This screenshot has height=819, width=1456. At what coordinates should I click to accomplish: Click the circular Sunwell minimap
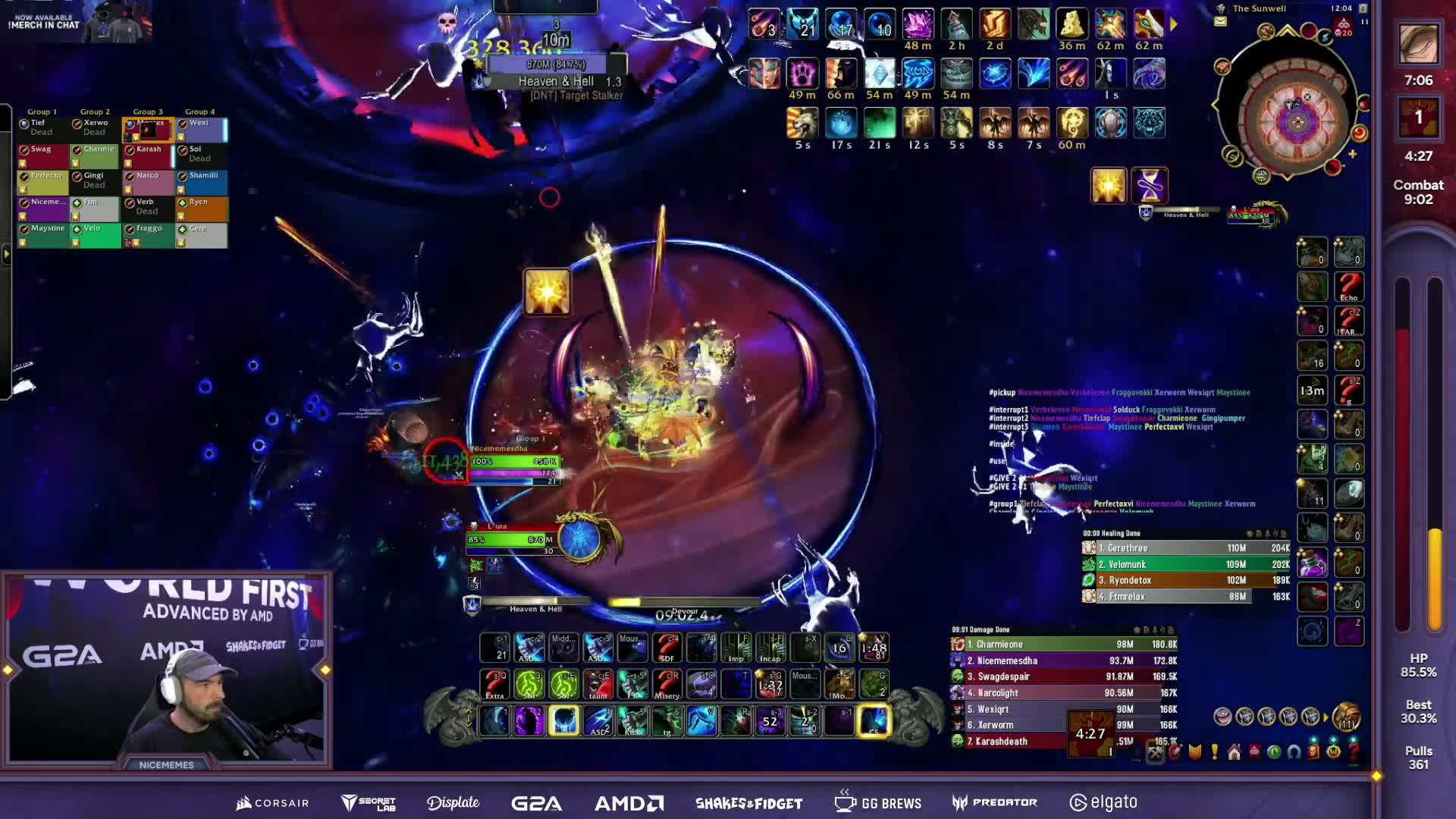[1297, 120]
